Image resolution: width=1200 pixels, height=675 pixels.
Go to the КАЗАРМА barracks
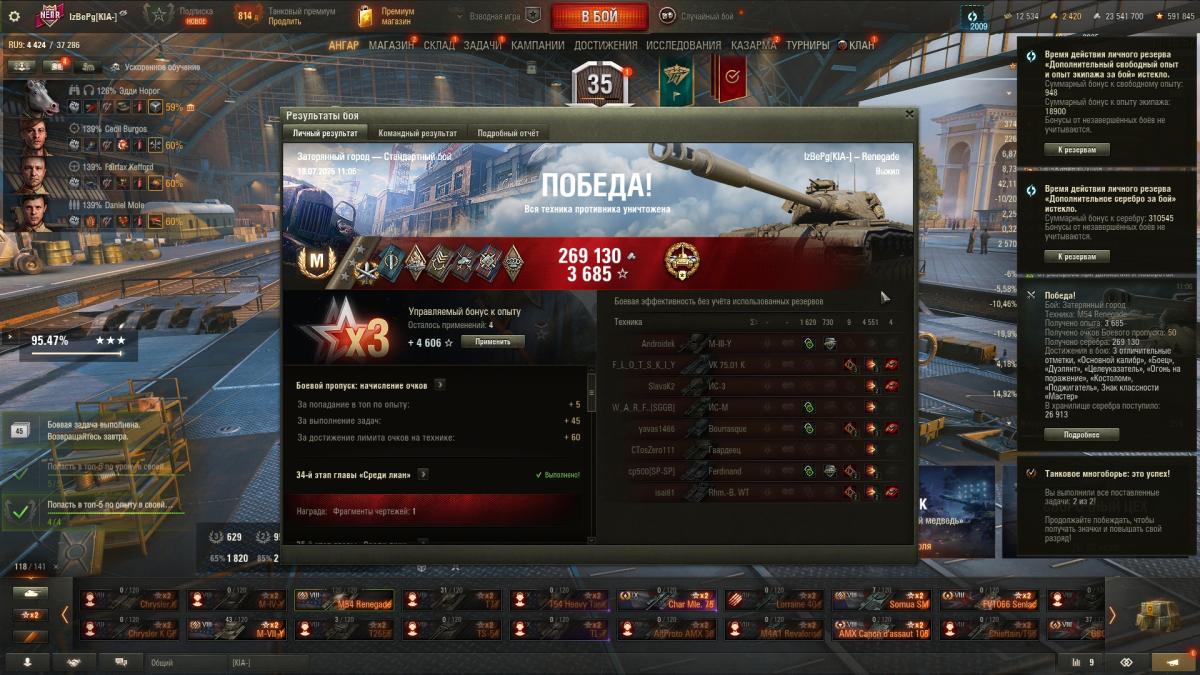point(753,45)
